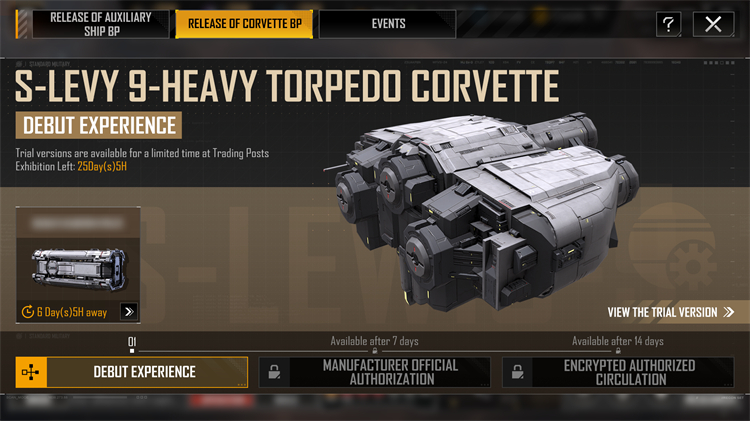Choose locked Encrypted Authorized Circulation stage
This screenshot has height=421, width=750.
[x=618, y=372]
